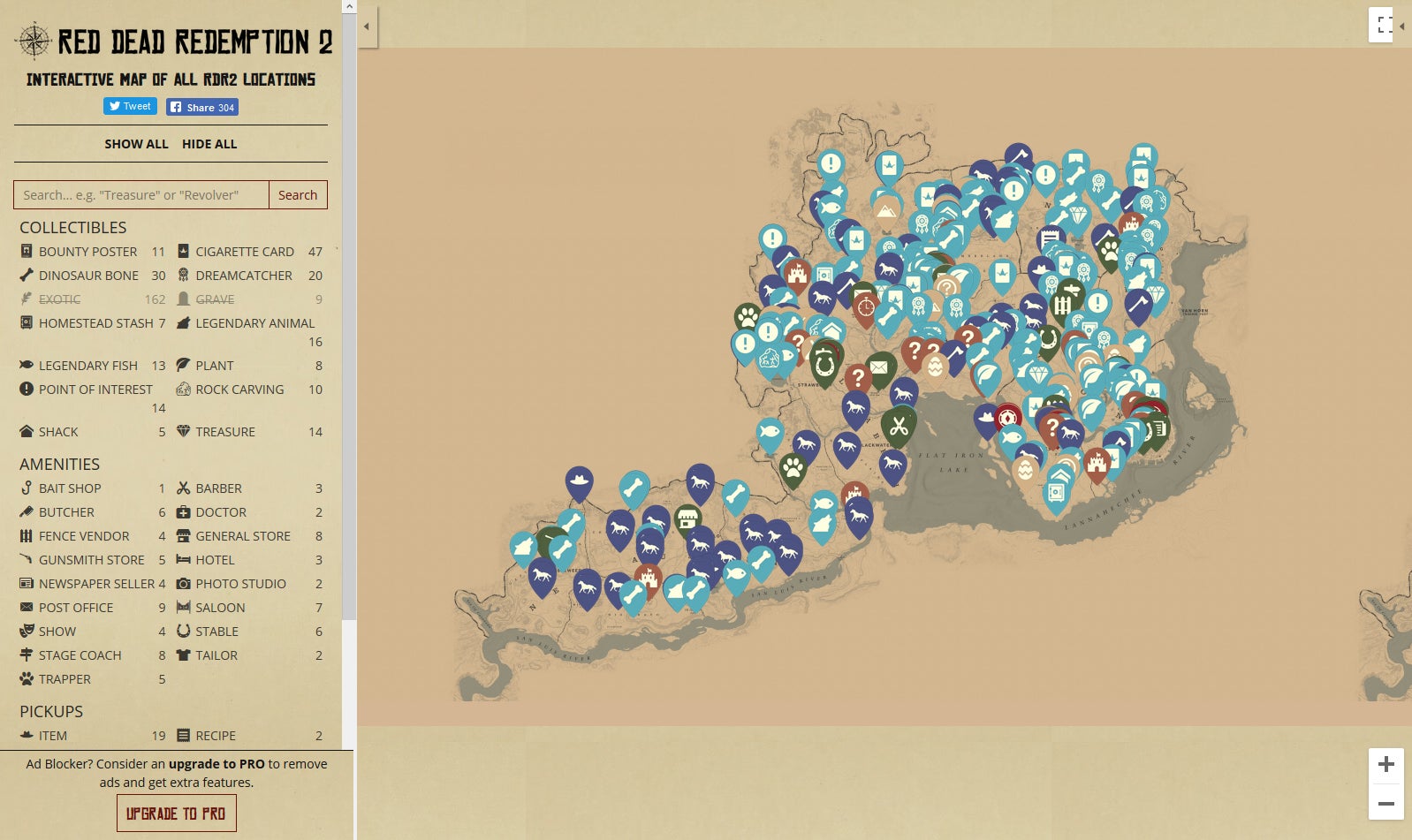Click the fullscreen map icon
The width and height of the screenshot is (1412, 840).
(x=1384, y=25)
